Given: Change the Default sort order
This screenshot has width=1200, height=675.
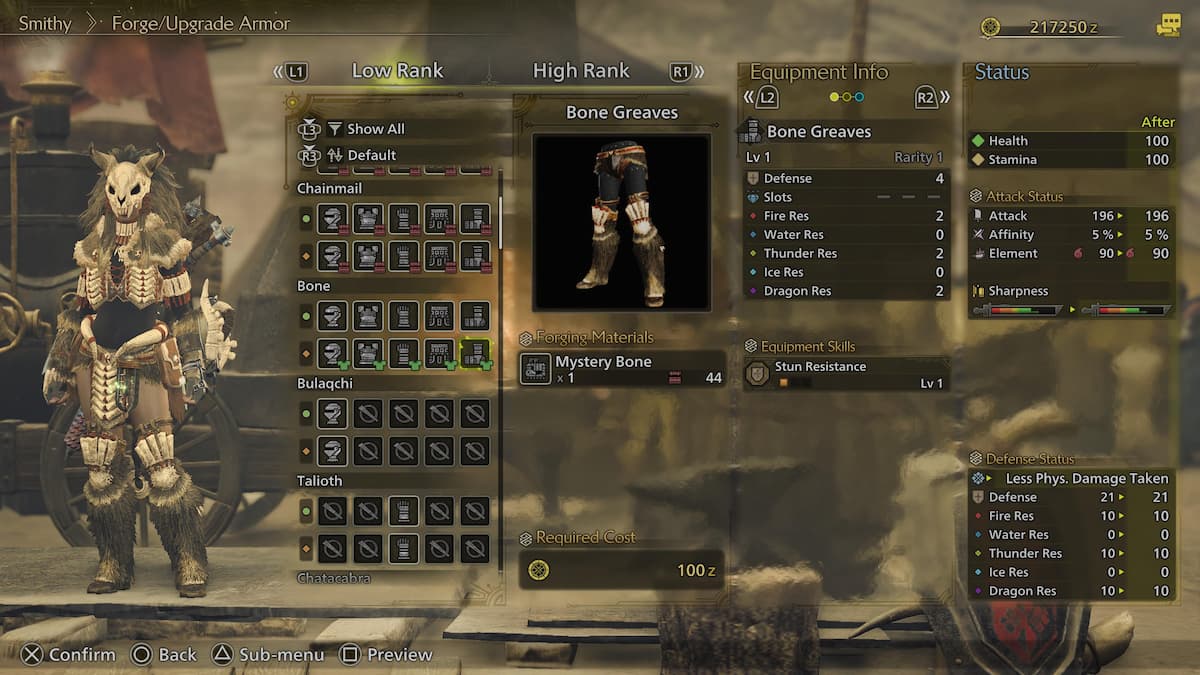Looking at the screenshot, I should click(x=371, y=155).
